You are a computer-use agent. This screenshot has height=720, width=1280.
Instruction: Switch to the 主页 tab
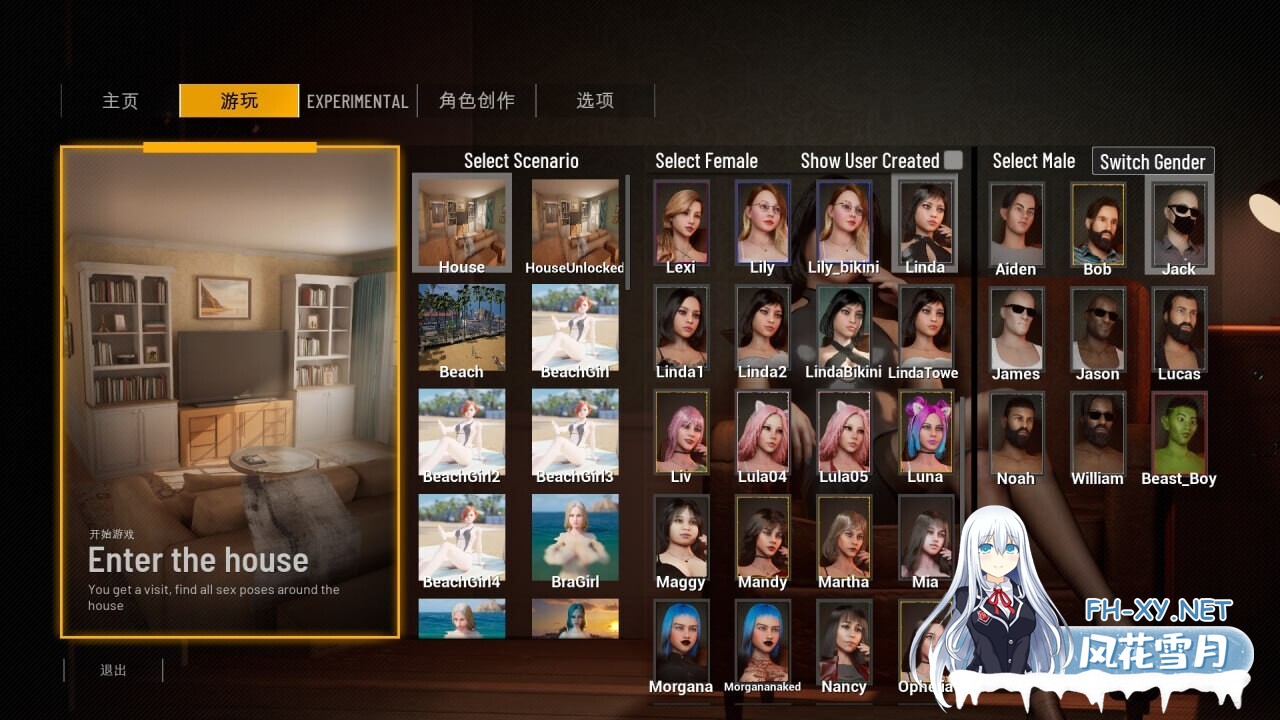[120, 101]
